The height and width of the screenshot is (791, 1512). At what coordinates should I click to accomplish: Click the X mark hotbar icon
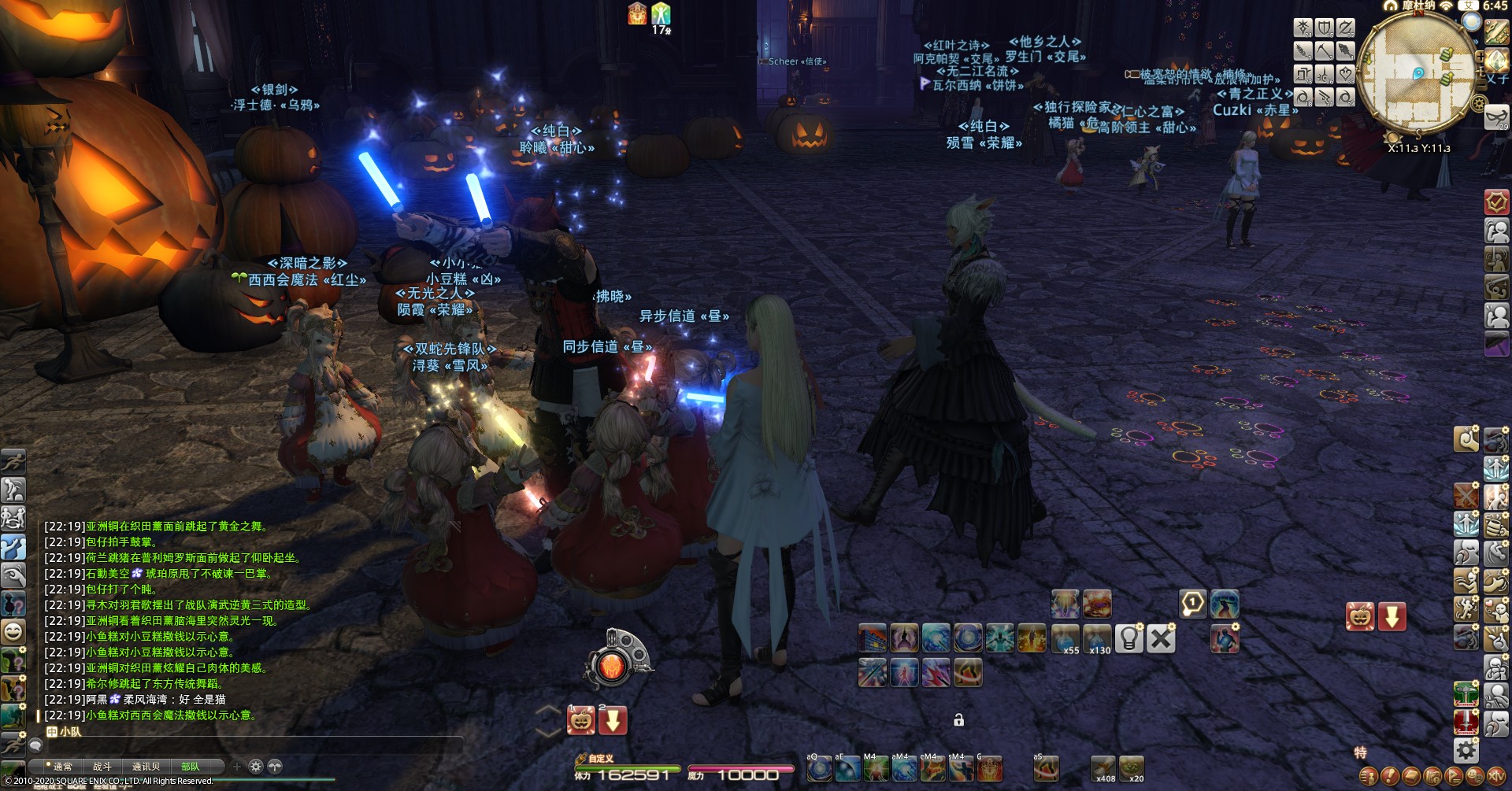(1161, 638)
